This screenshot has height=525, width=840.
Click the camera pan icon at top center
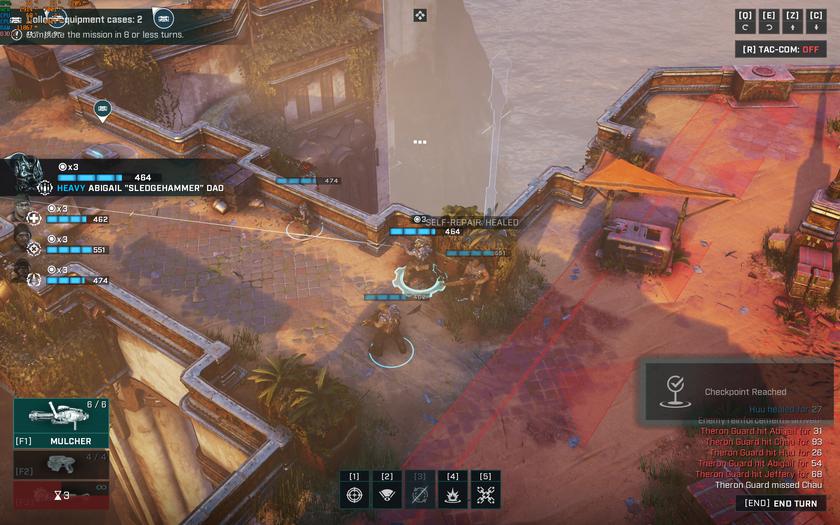click(420, 15)
